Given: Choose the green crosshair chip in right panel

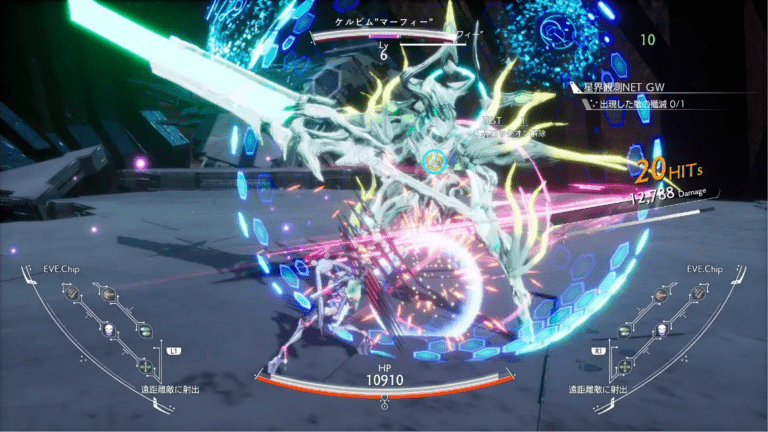Looking at the screenshot, I should click(625, 366).
